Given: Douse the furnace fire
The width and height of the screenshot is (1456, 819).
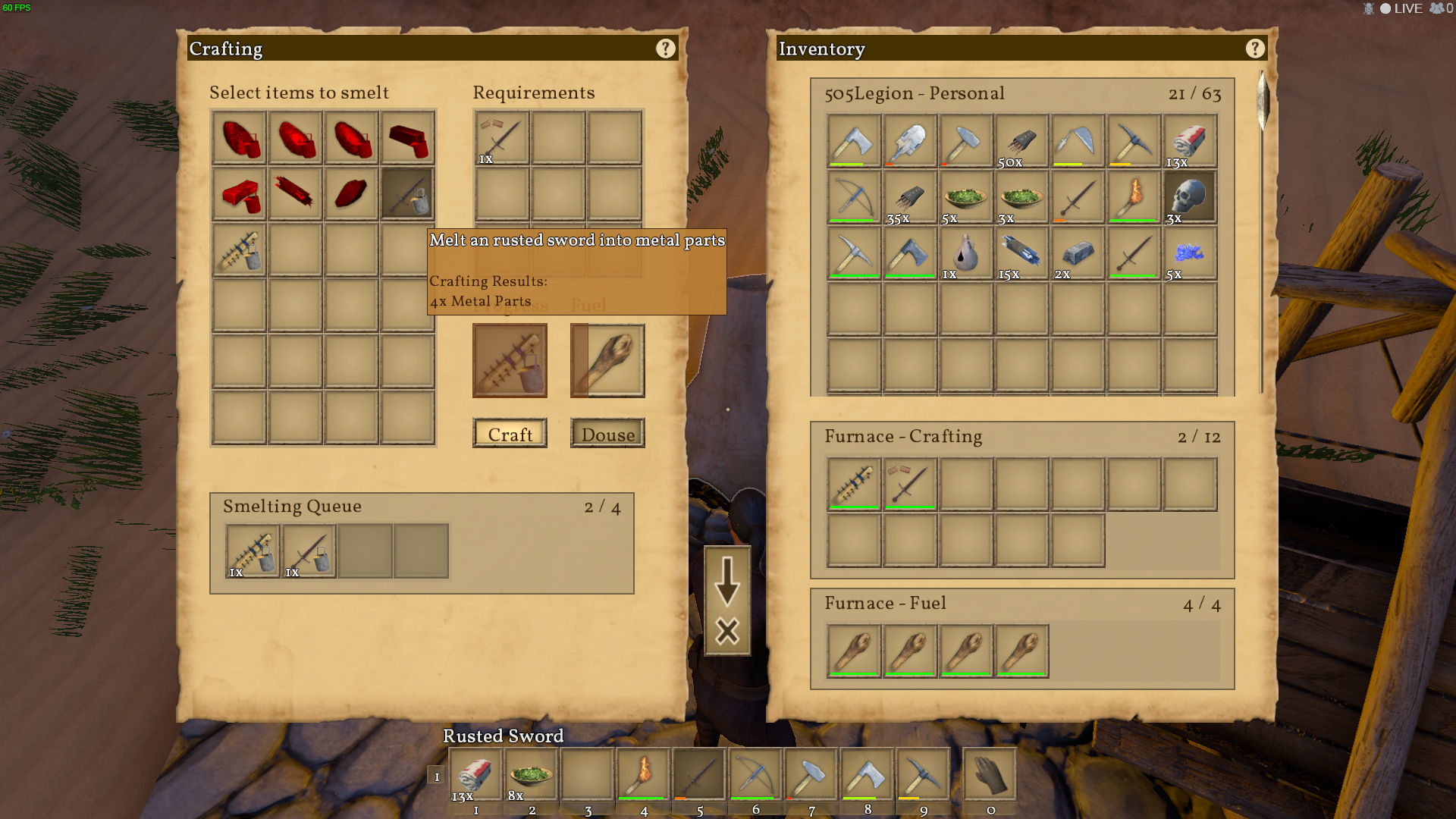Looking at the screenshot, I should click(607, 434).
